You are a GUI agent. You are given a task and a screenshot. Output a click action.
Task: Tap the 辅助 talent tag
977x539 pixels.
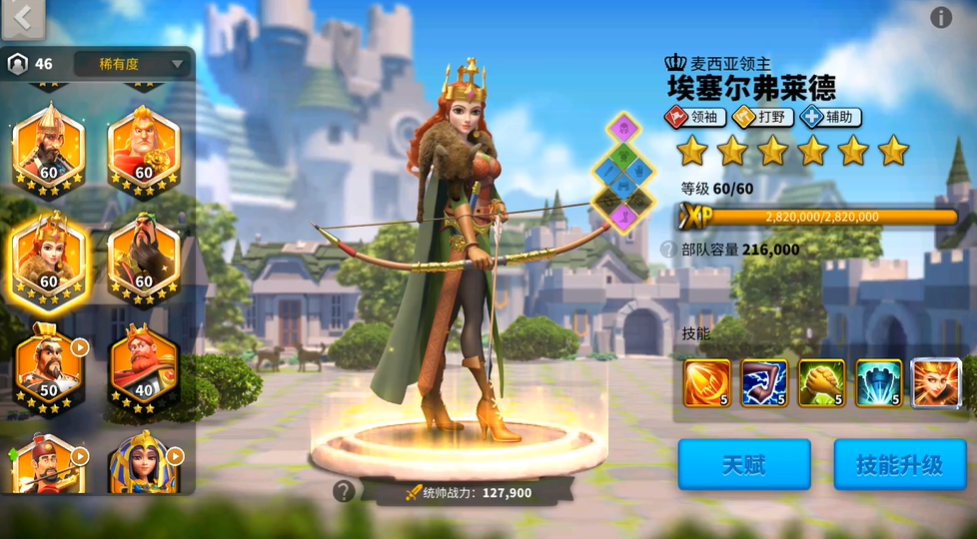point(830,117)
